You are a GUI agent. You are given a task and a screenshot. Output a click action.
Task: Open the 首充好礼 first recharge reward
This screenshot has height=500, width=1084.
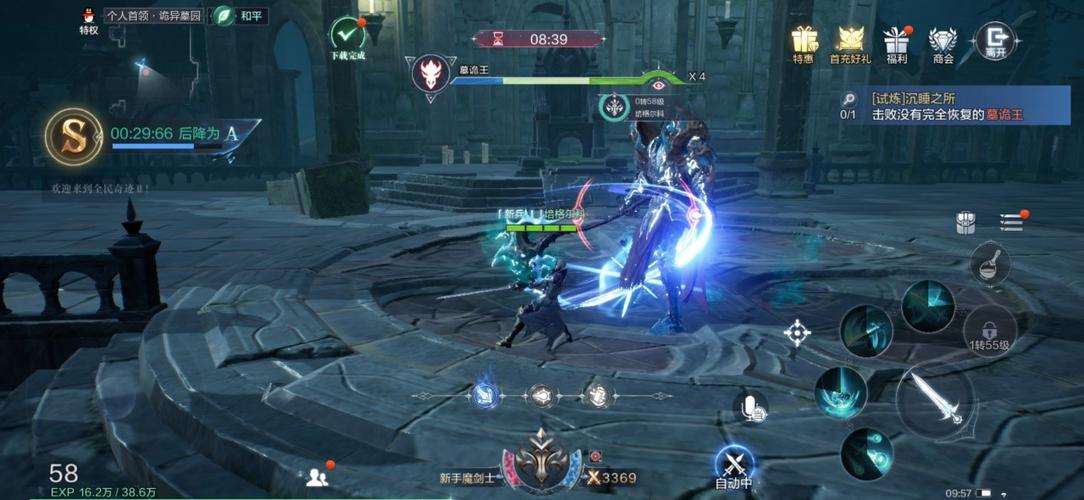(850, 40)
